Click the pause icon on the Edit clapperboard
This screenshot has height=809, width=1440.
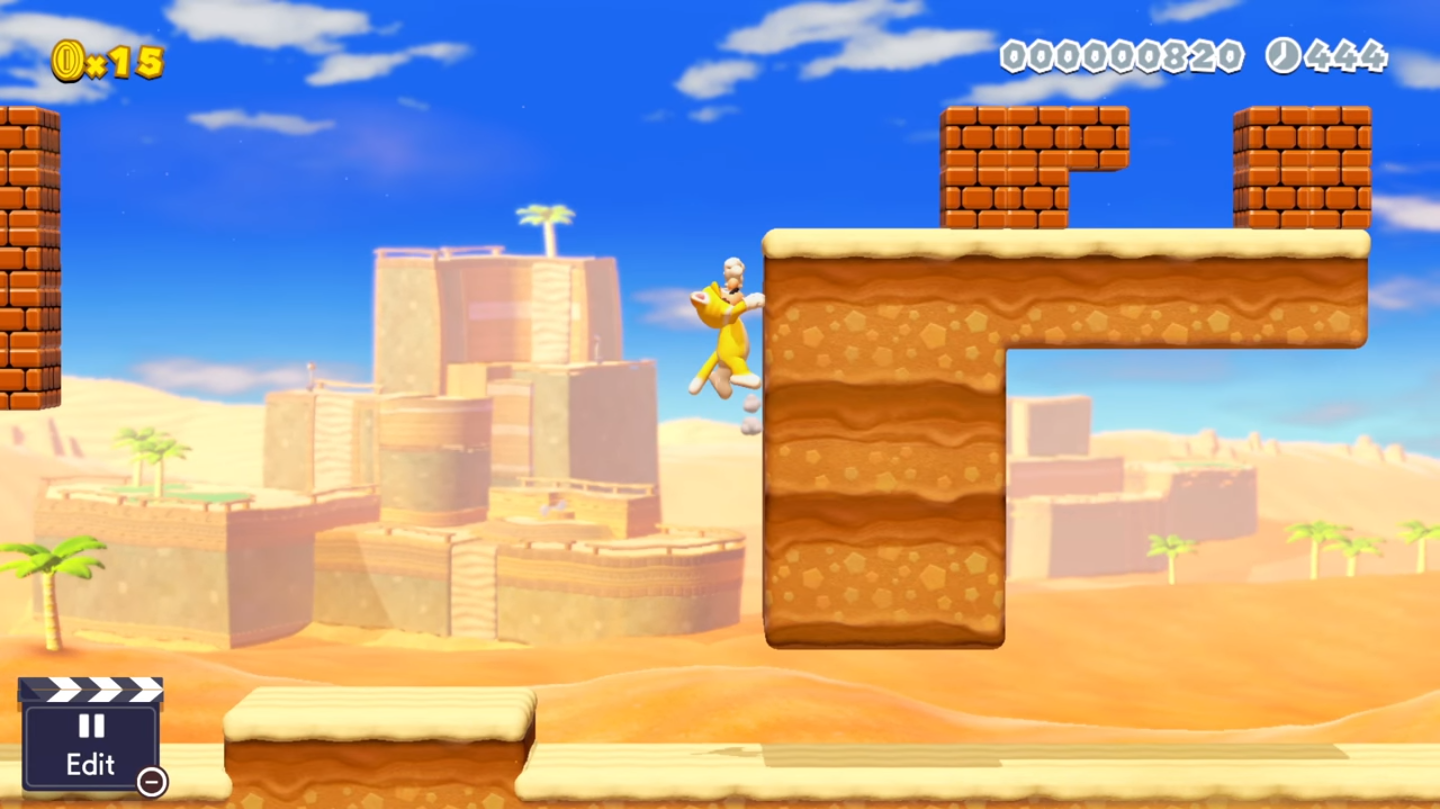(x=91, y=727)
